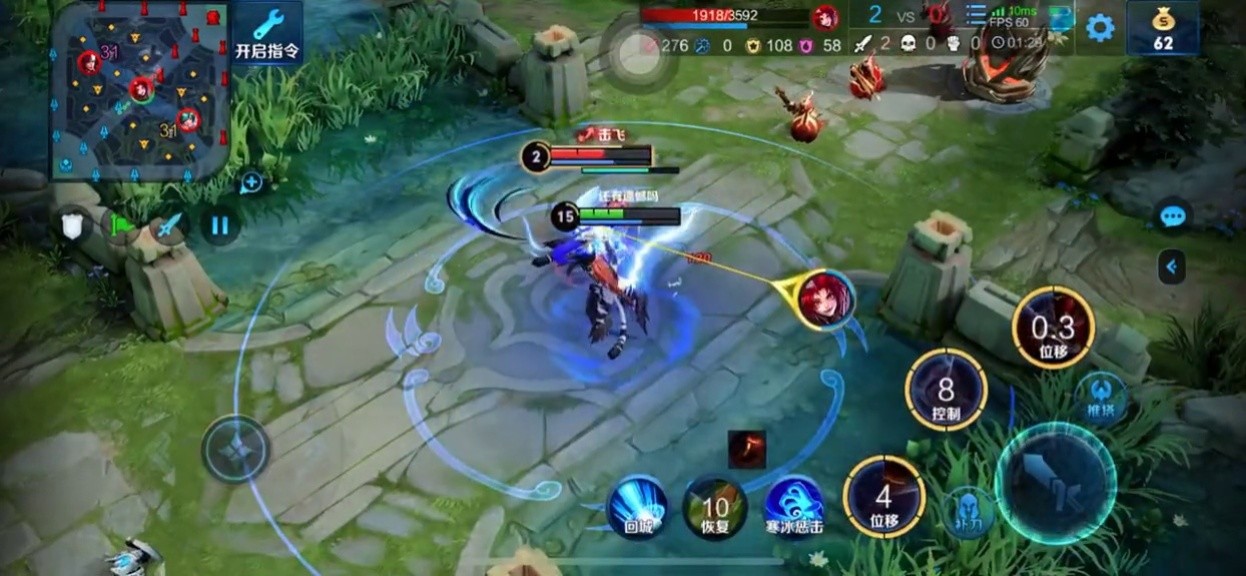Show the scoreboard list icon

coord(976,15)
